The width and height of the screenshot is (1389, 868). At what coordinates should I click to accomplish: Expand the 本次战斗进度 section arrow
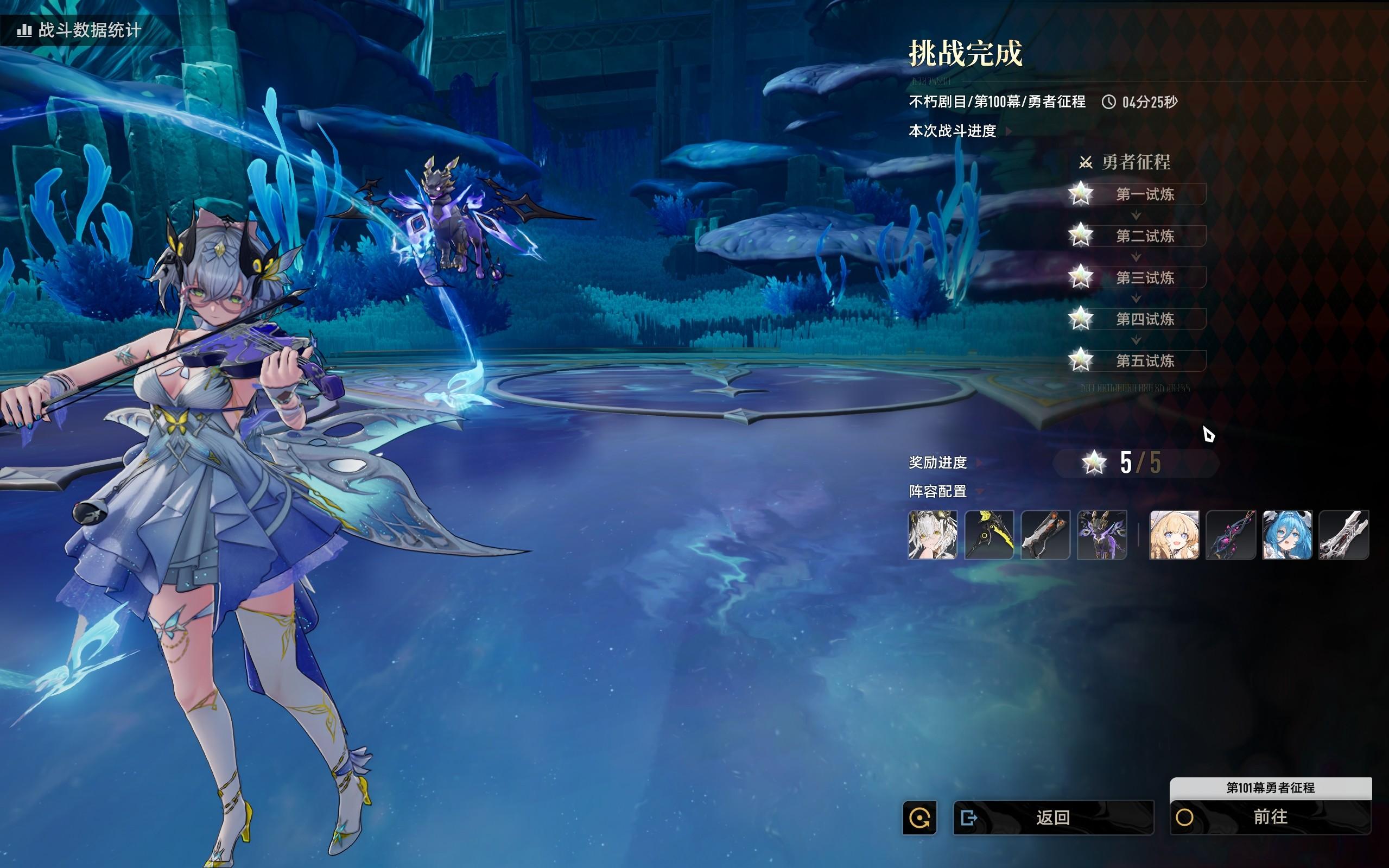[1009, 131]
